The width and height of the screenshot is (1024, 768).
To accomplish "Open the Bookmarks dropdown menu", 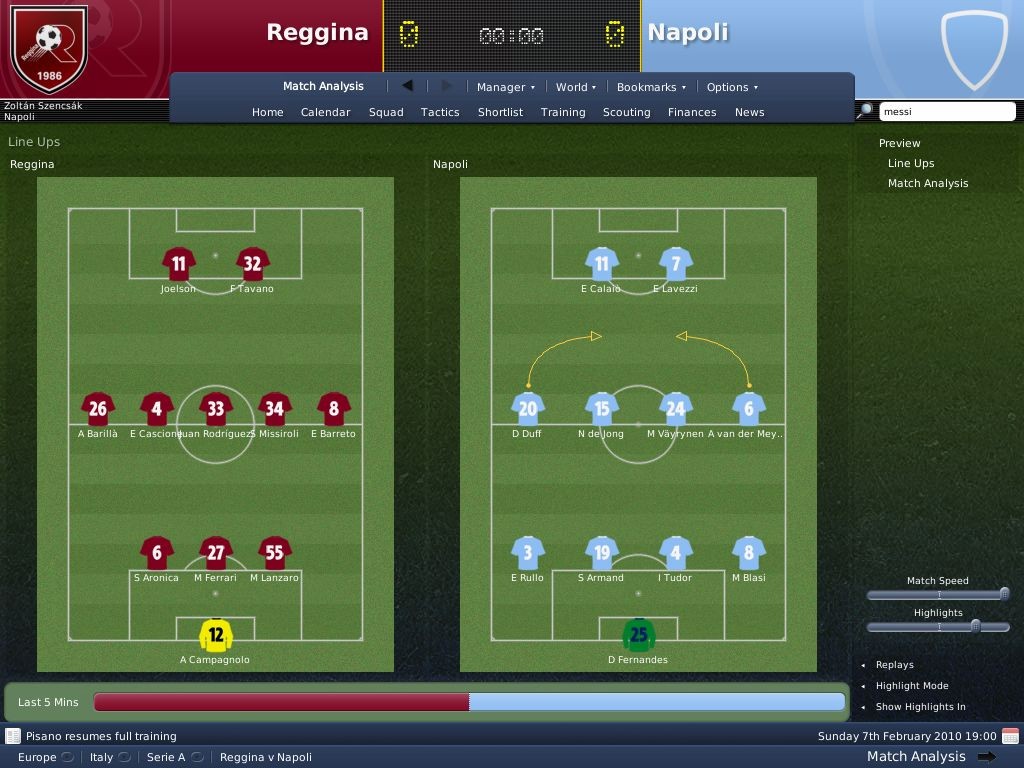I will [x=651, y=87].
